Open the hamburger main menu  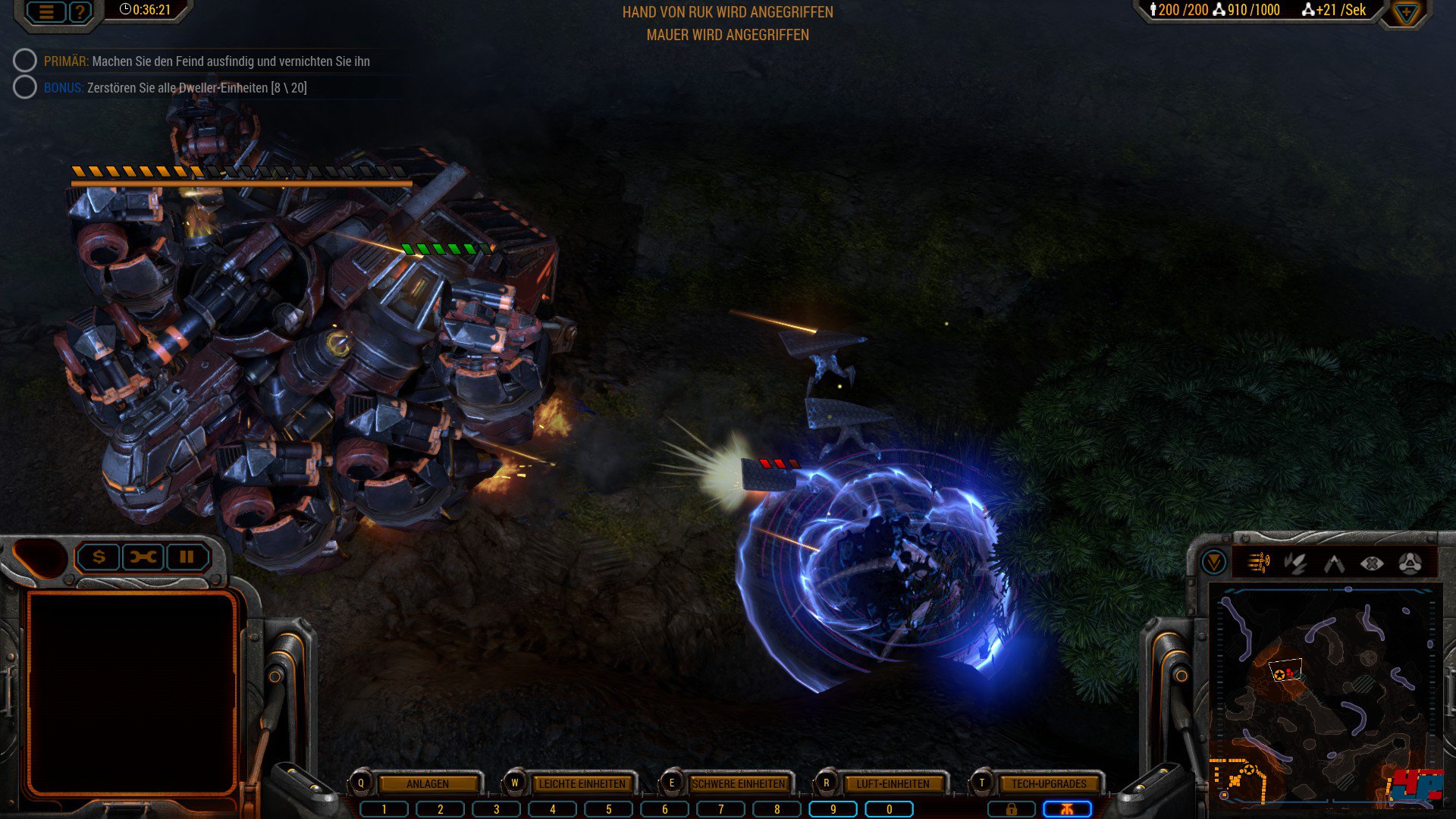[46, 12]
